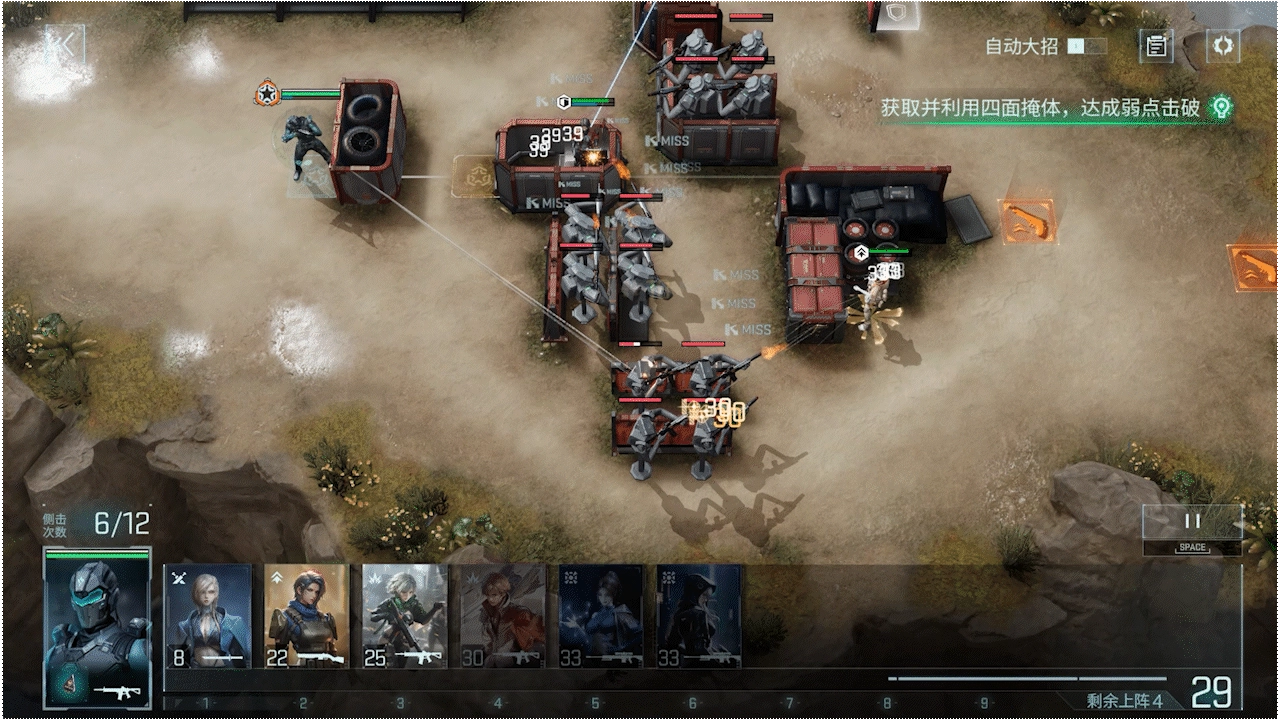The image size is (1280, 720).
Task: Toggle the 自动大招 auto-ultimate switch
Action: pyautogui.click(x=1087, y=46)
